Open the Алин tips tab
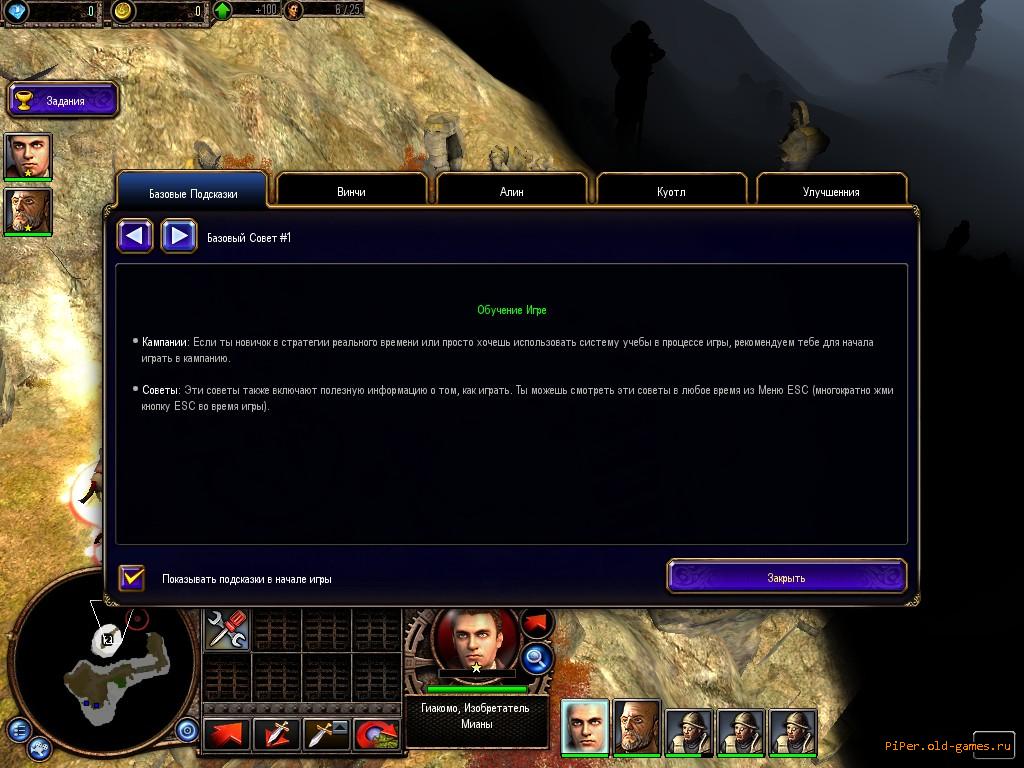1024x768 pixels. [511, 191]
